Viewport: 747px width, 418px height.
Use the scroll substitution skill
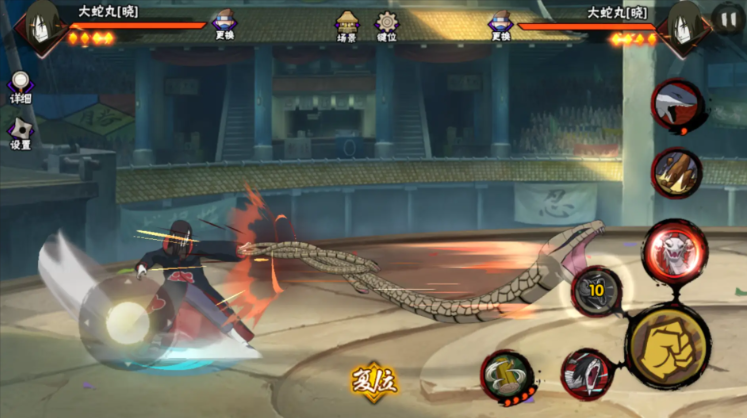point(505,375)
